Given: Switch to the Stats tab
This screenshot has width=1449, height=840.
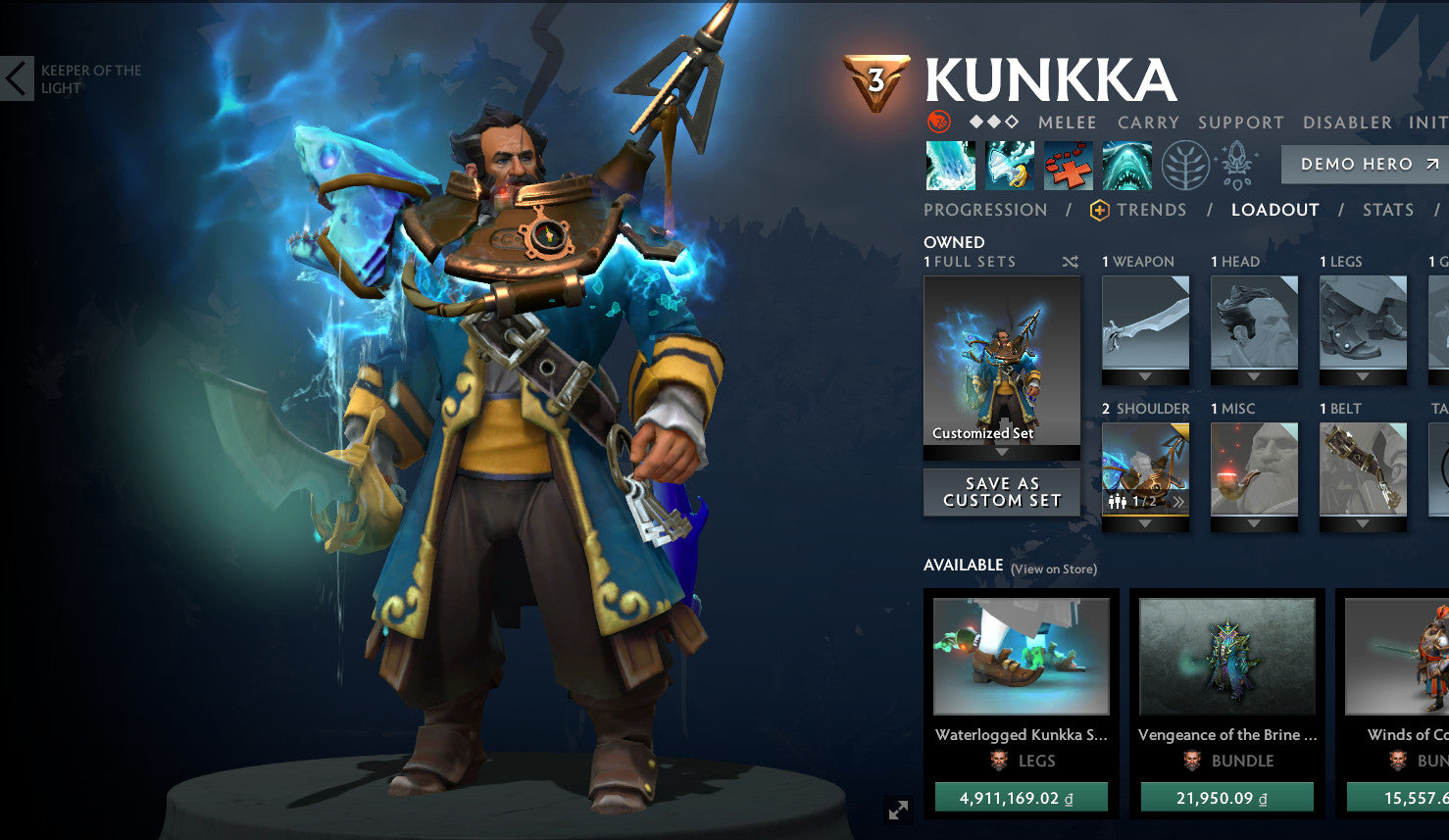Looking at the screenshot, I should click(1387, 209).
